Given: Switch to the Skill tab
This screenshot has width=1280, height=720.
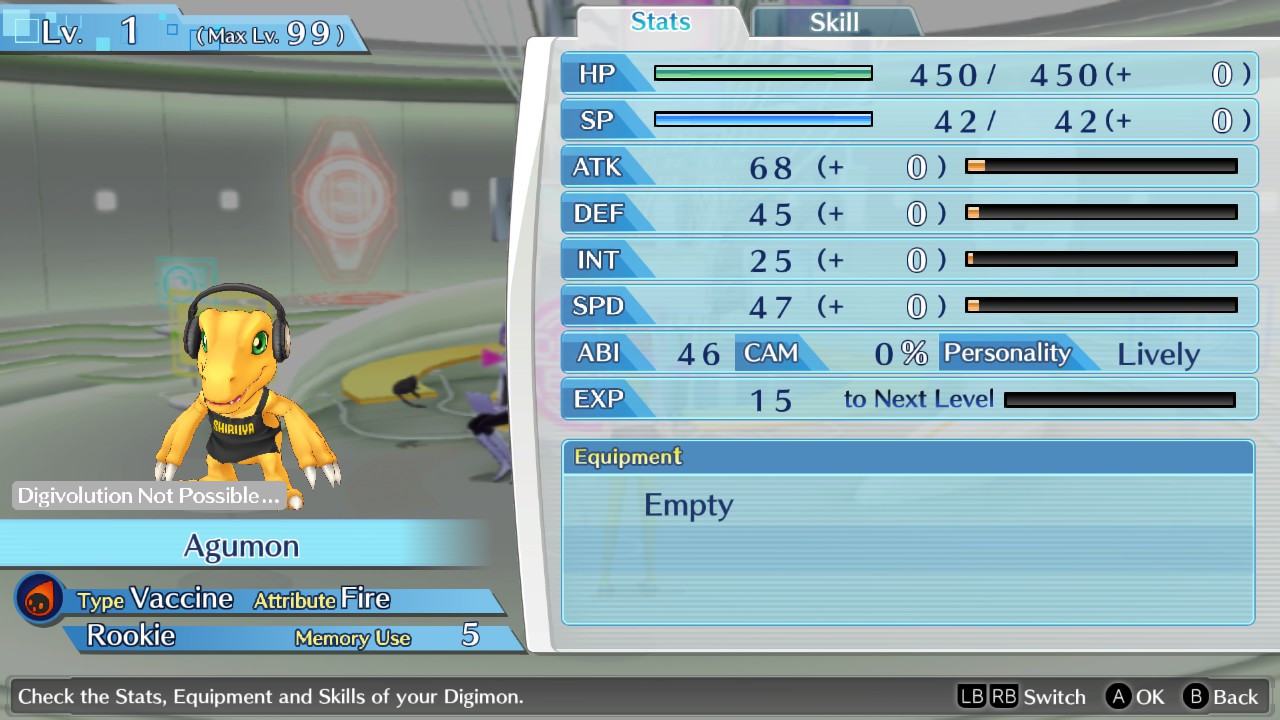Looking at the screenshot, I should (x=834, y=23).
